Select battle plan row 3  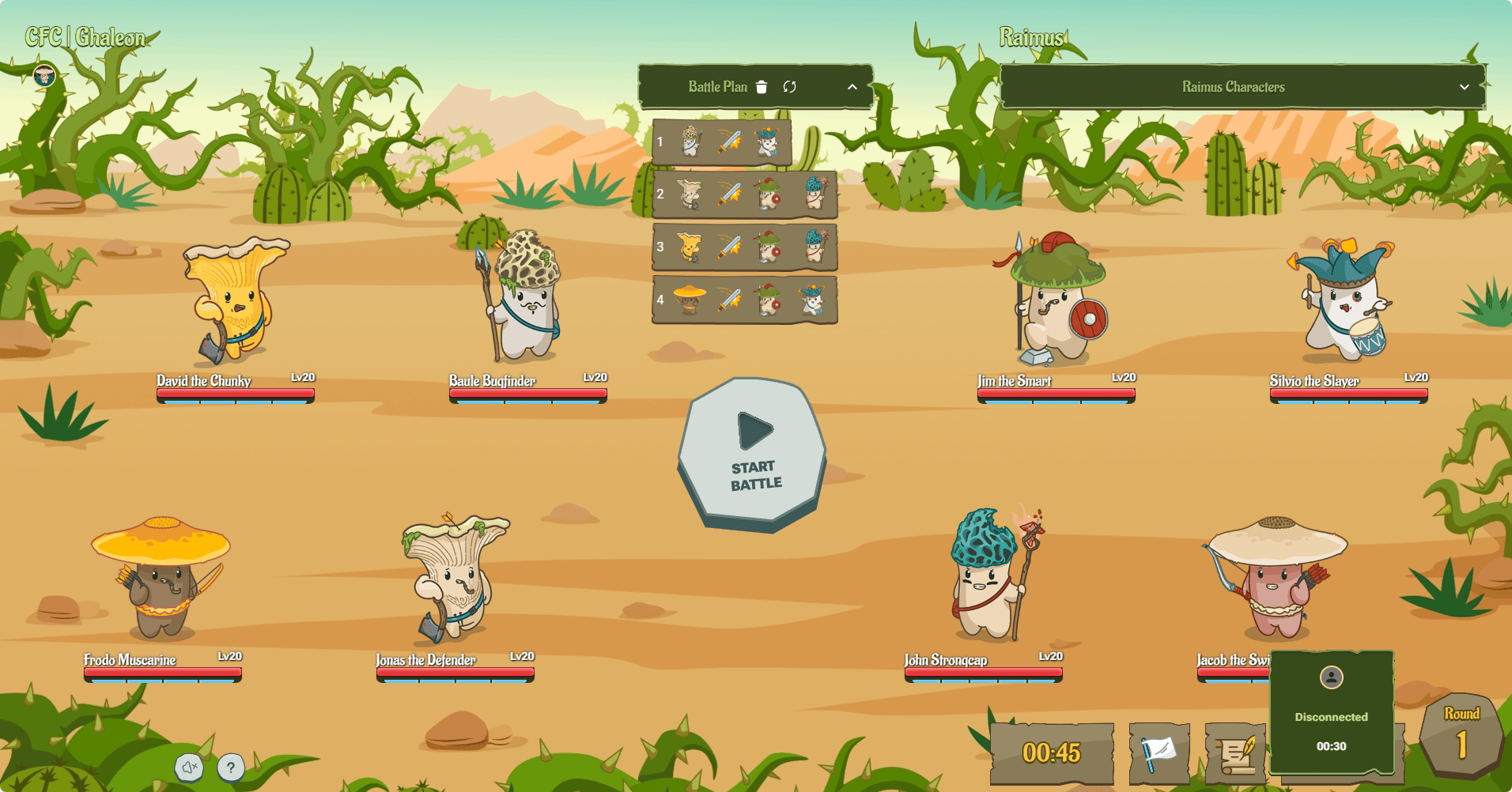744,247
